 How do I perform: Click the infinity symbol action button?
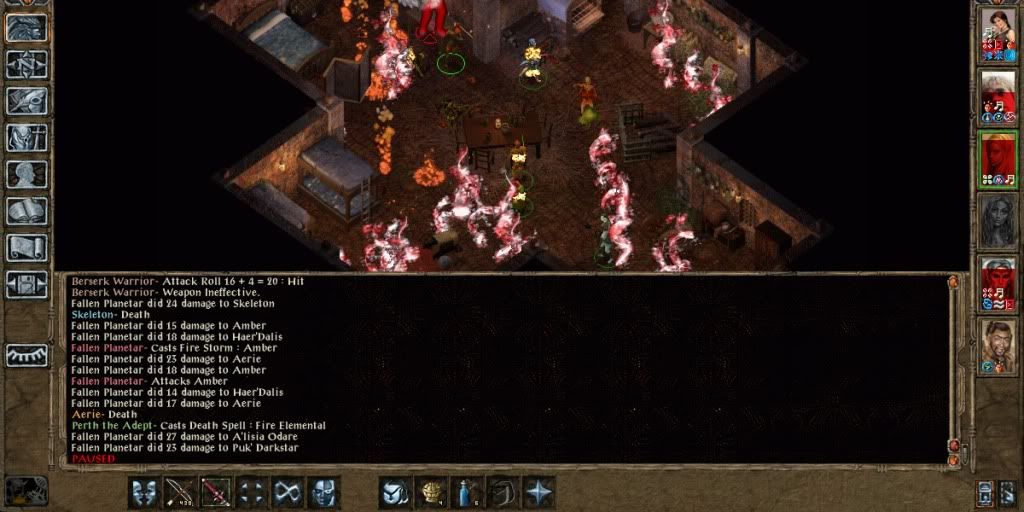[x=288, y=492]
